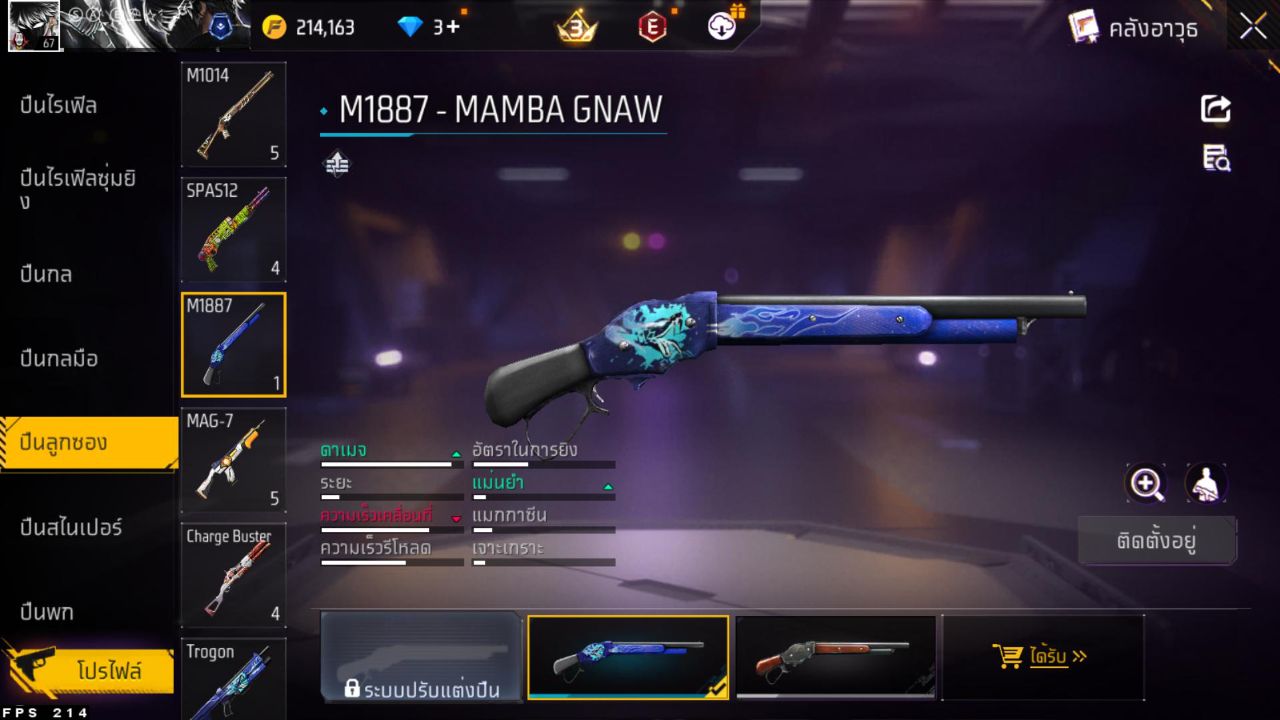The height and width of the screenshot is (720, 1280).
Task: Switch to the default brown M1887 skin
Action: pos(836,658)
